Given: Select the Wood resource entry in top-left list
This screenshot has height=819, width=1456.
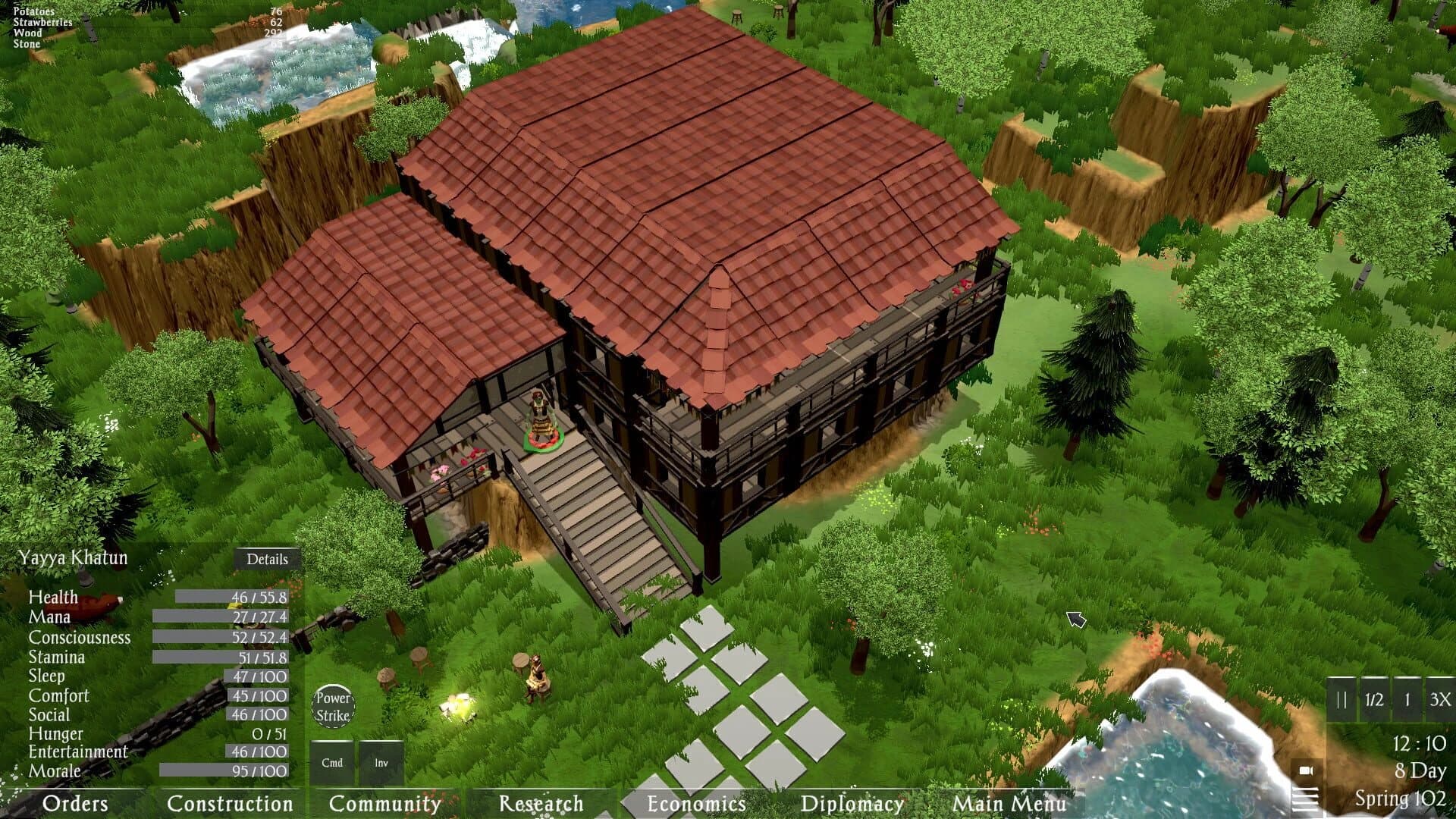Looking at the screenshot, I should [x=45, y=33].
